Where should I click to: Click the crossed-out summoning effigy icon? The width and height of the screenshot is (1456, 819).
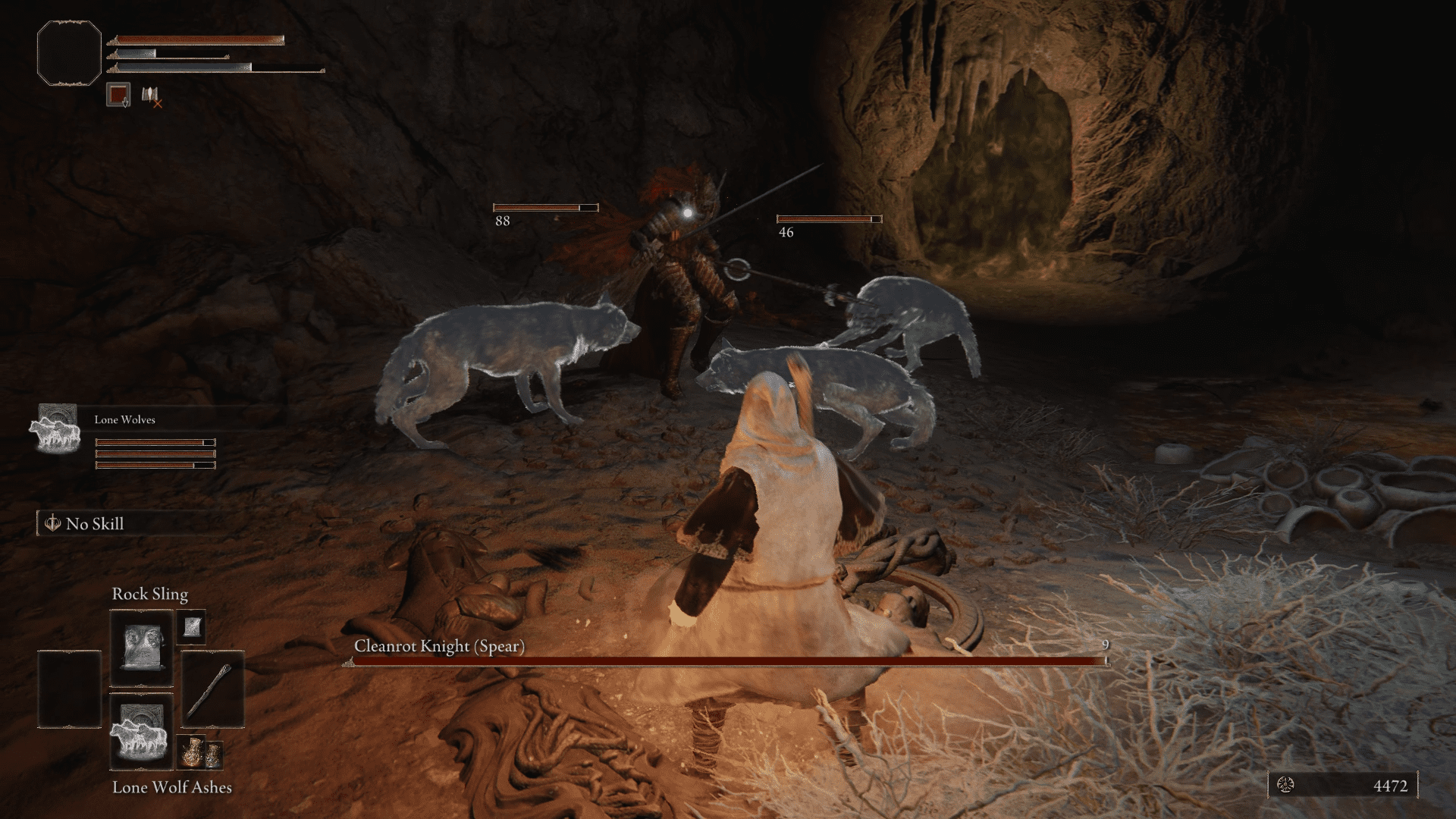[150, 97]
